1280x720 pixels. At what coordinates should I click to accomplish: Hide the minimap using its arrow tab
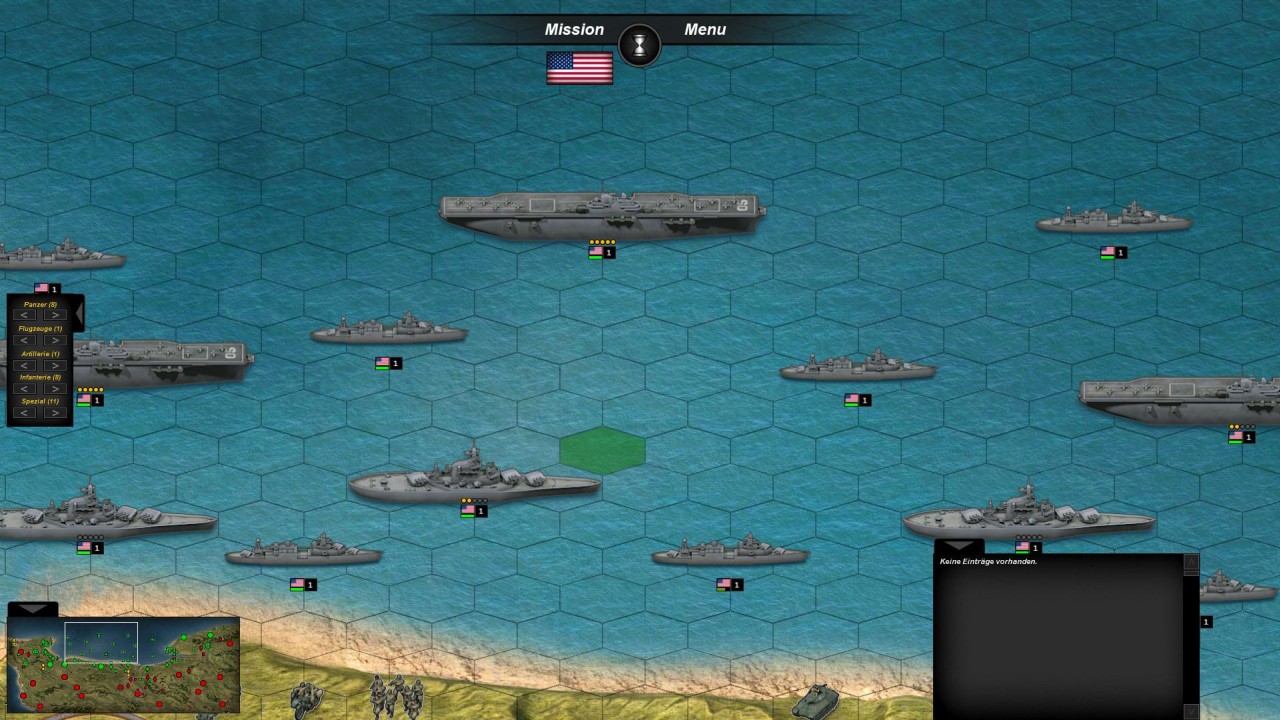32,608
